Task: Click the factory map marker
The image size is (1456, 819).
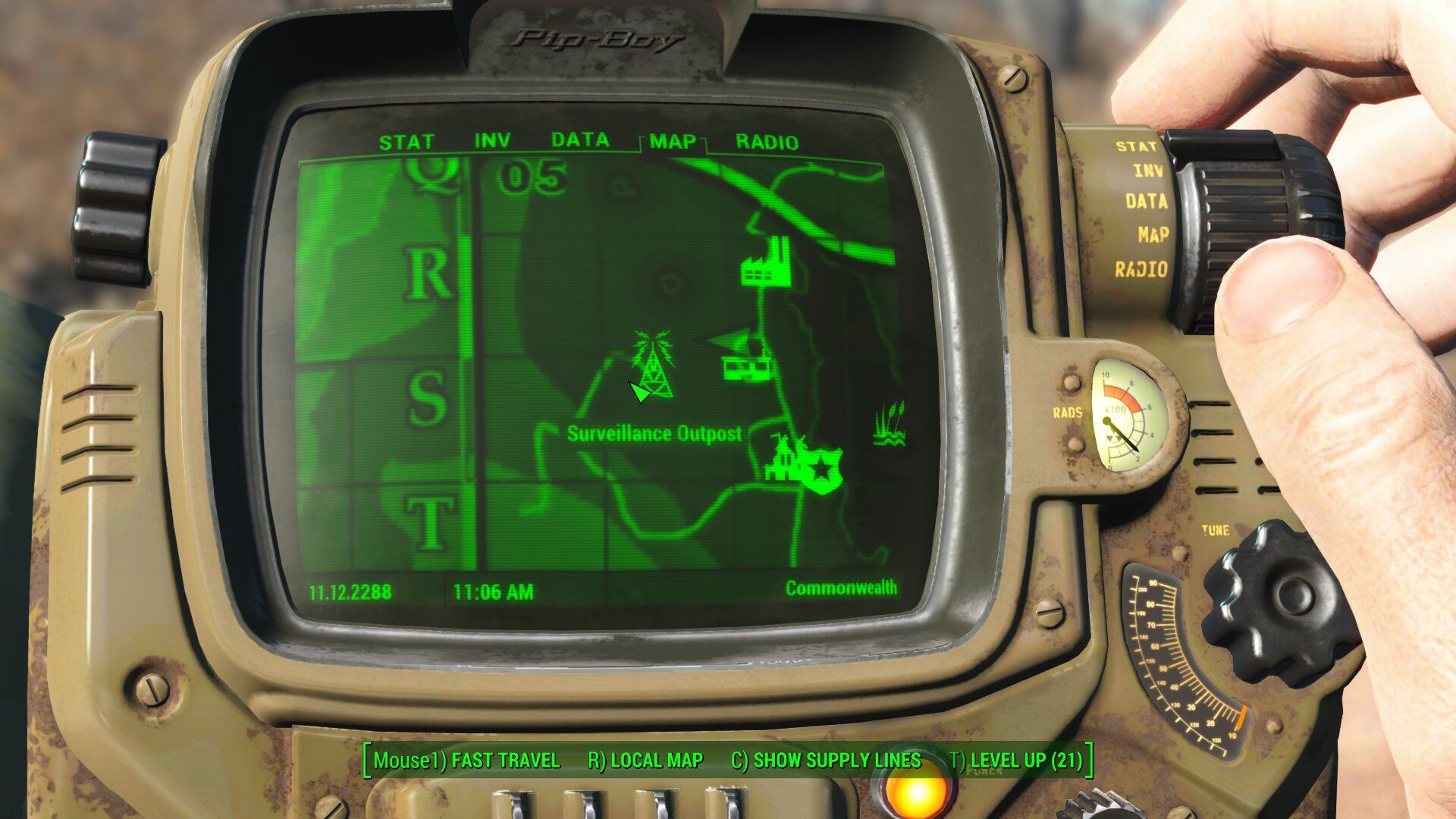Action: coord(766,262)
